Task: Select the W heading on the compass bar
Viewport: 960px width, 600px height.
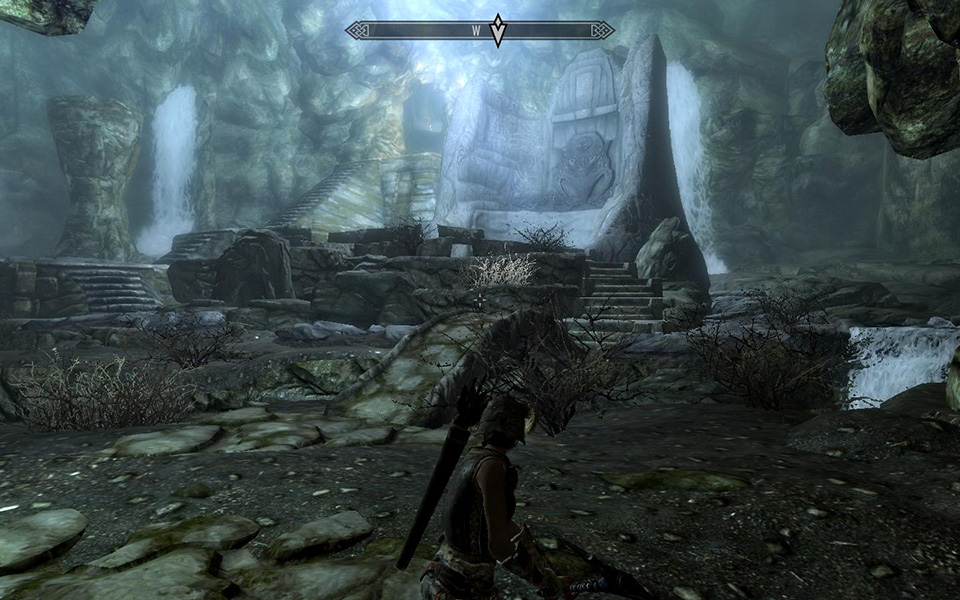Action: coord(477,31)
